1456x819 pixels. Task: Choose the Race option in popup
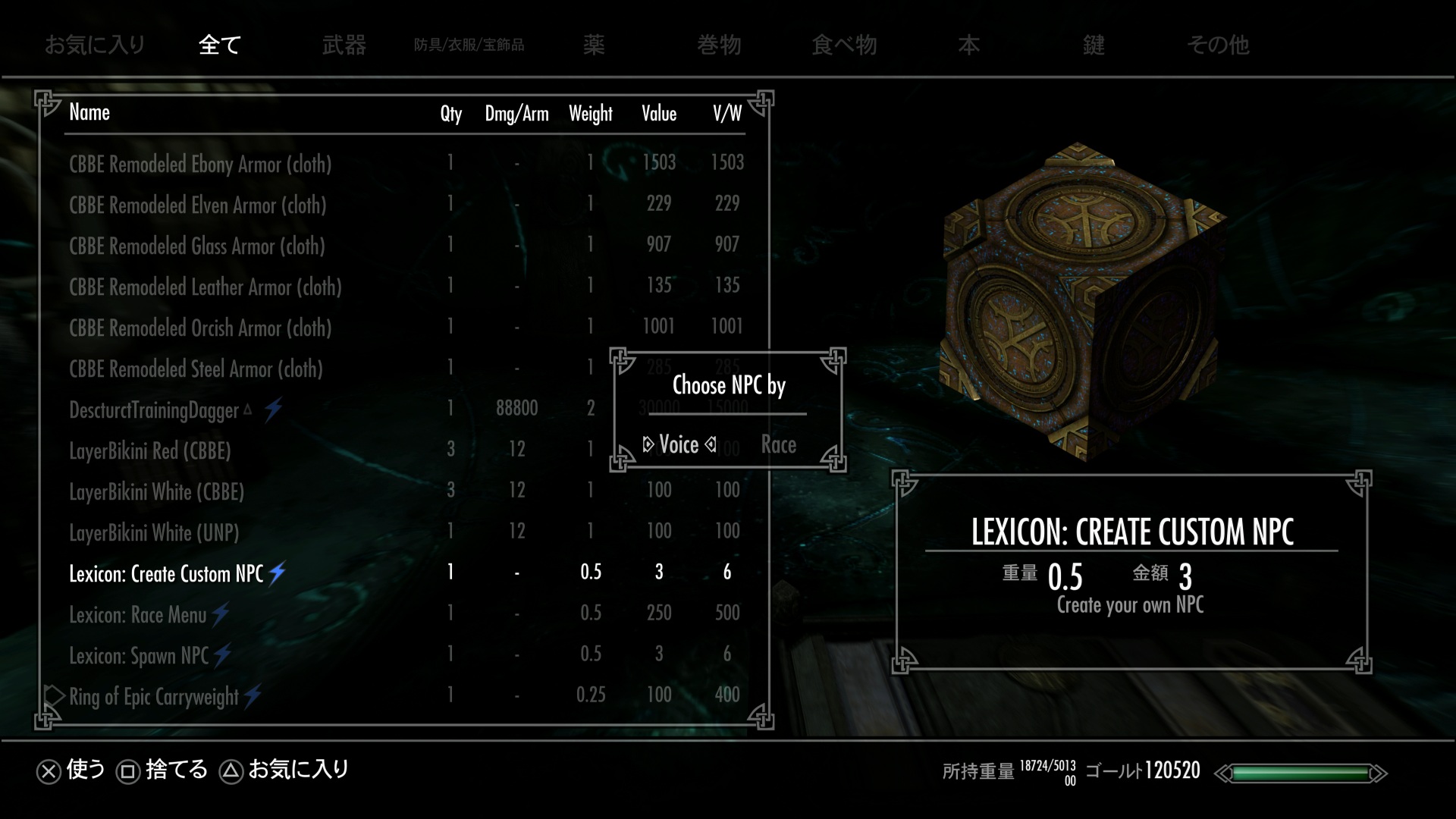pyautogui.click(x=778, y=444)
